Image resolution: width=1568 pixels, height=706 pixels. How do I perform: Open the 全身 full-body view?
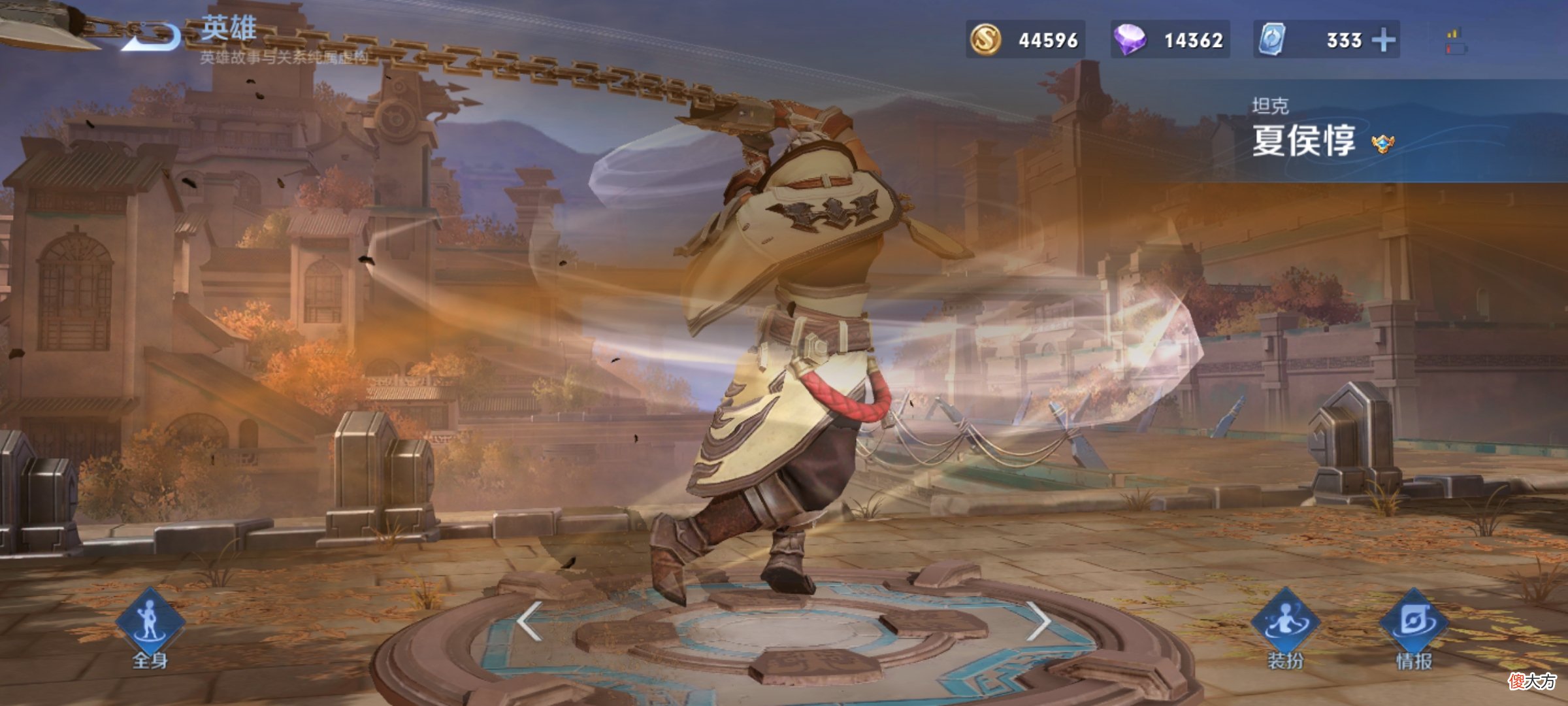[150, 624]
